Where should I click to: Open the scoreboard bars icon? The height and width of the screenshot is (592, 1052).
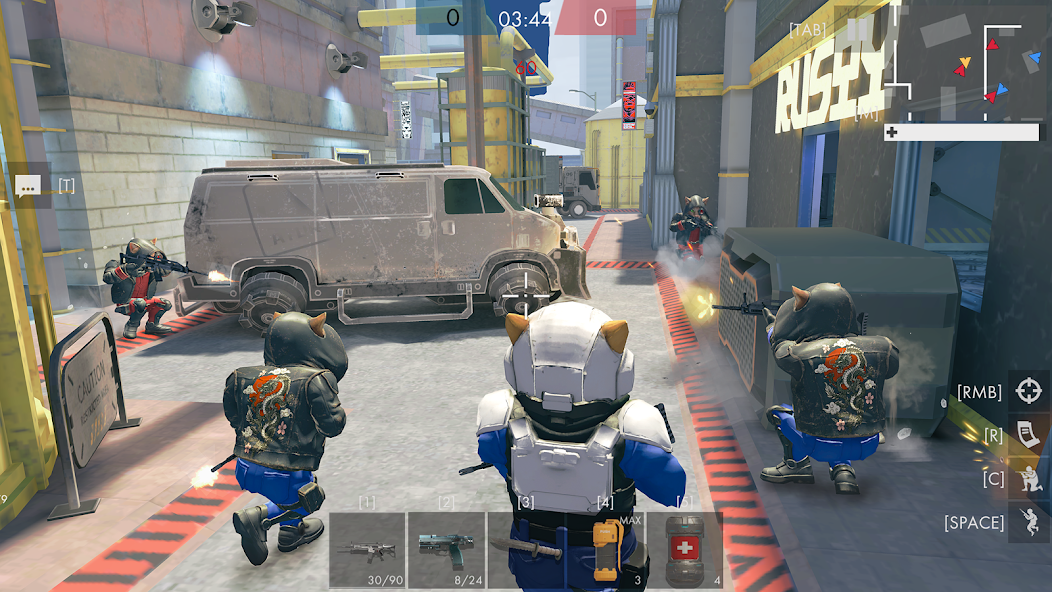pos(859,30)
